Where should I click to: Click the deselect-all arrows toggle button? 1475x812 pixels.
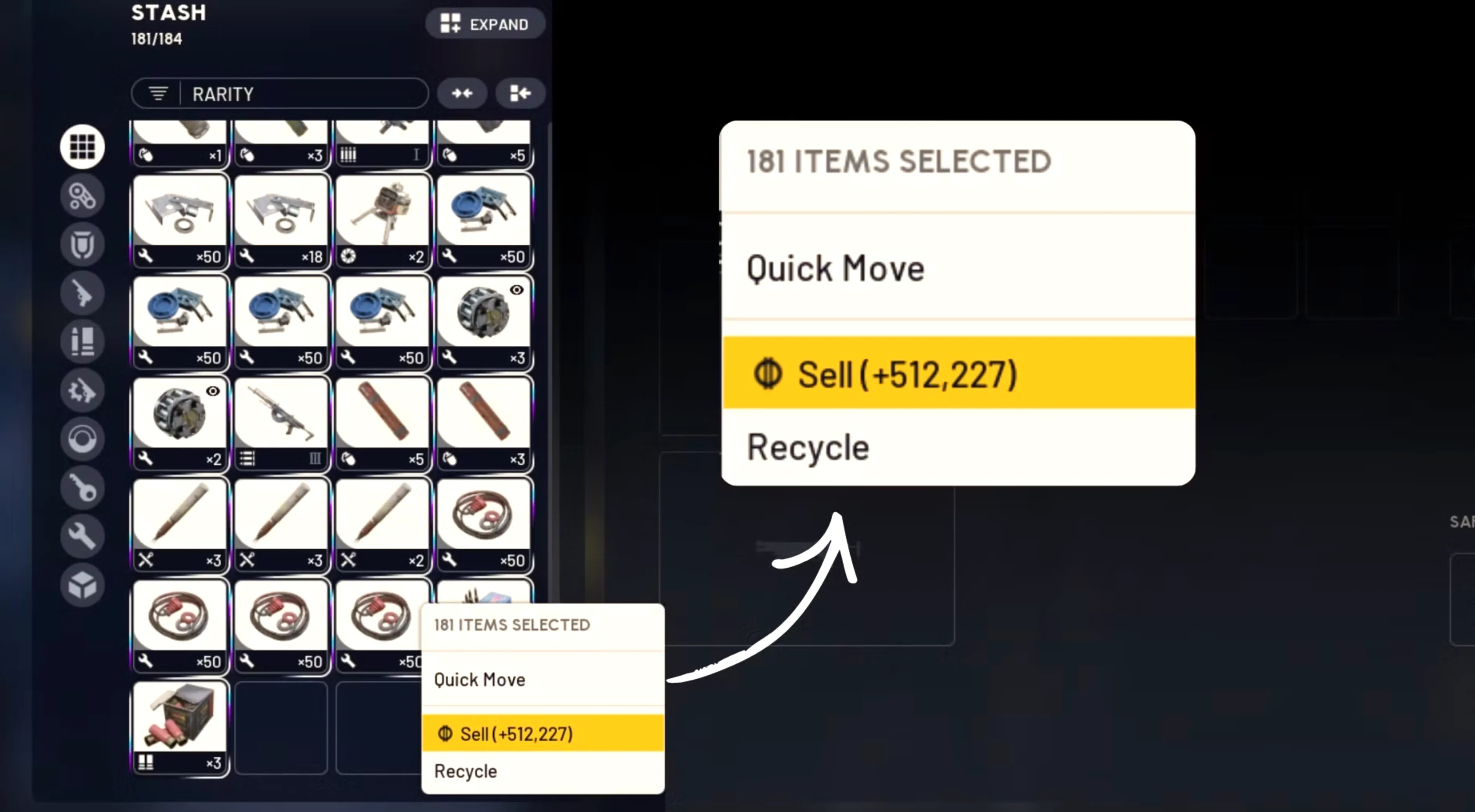click(x=462, y=93)
